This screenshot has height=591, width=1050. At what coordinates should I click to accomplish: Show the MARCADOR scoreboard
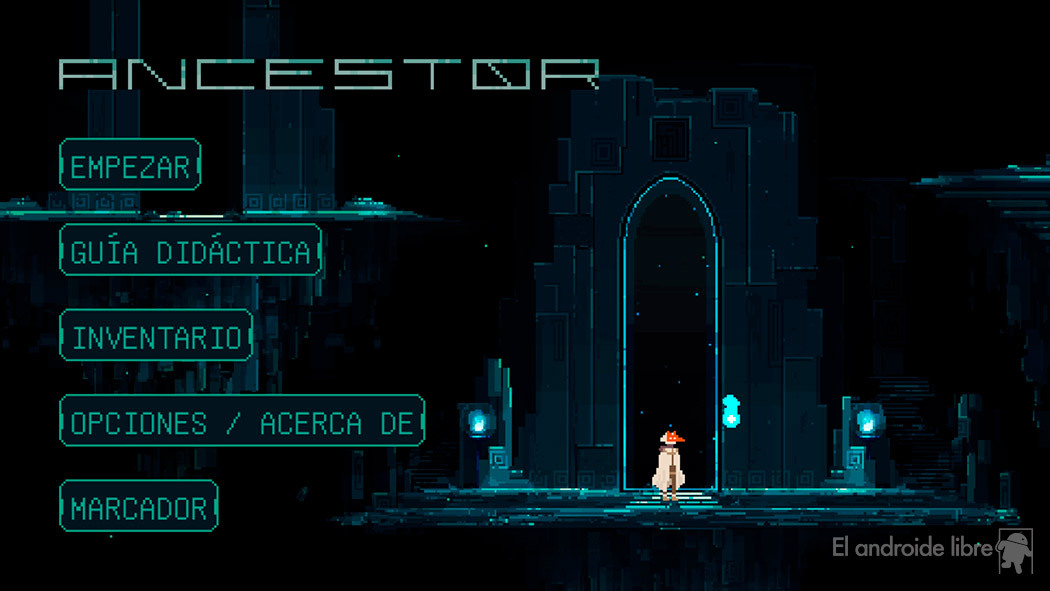click(x=139, y=507)
